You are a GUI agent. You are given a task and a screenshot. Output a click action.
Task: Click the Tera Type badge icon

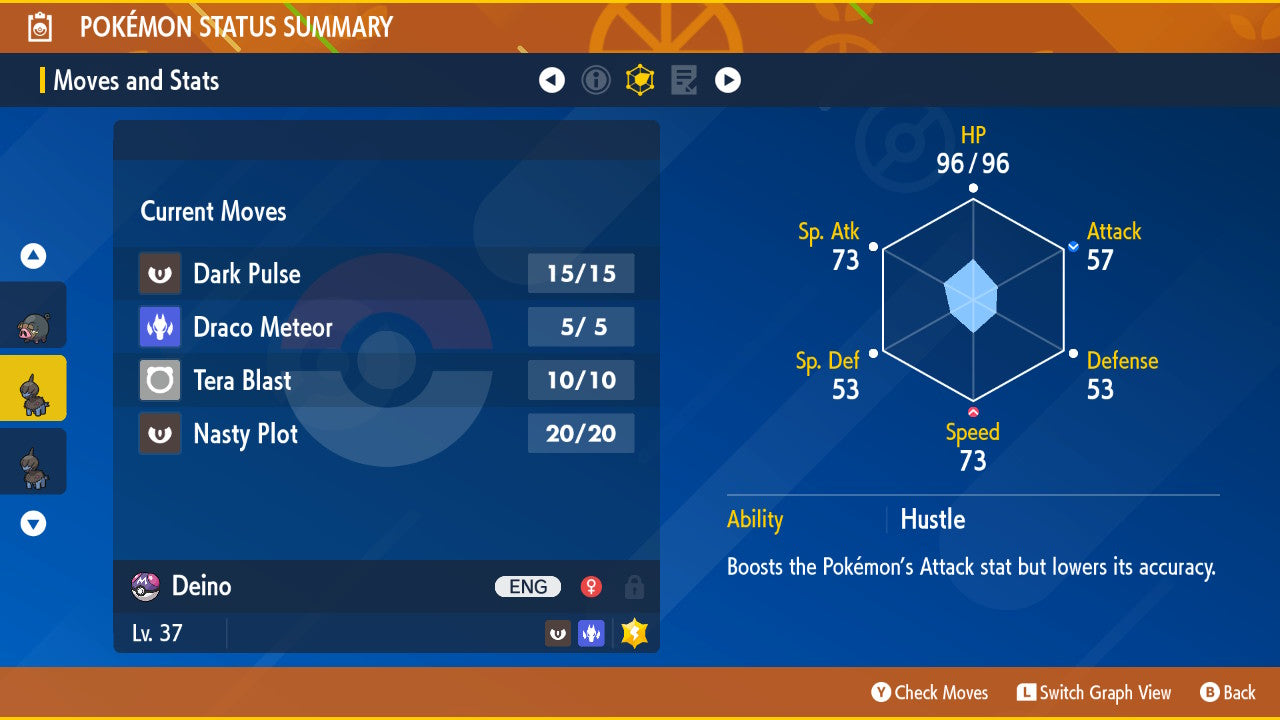634,633
